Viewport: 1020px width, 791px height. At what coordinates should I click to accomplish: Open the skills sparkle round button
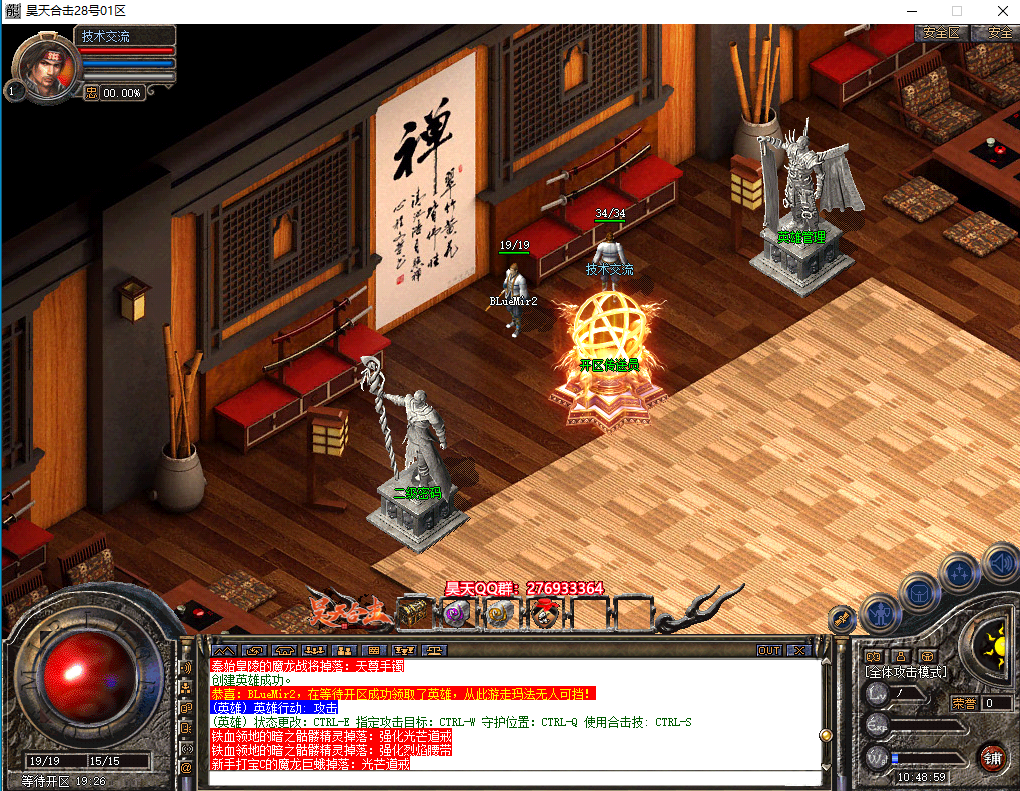click(959, 572)
